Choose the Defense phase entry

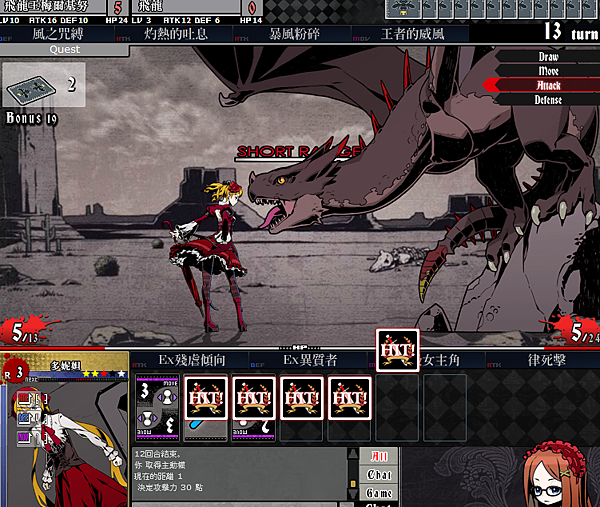(549, 100)
